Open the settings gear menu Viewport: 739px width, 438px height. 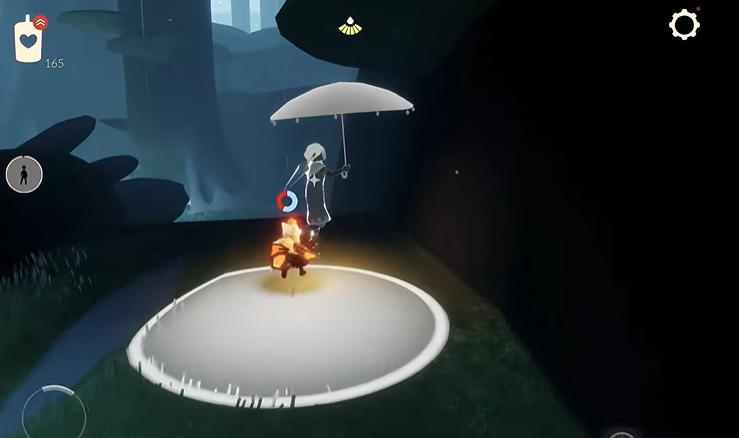[684, 25]
